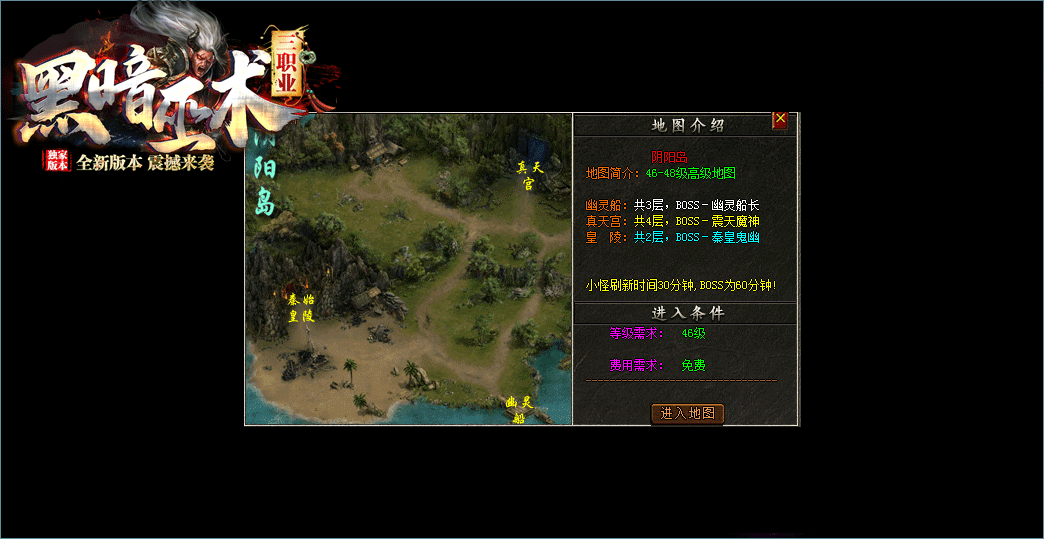Click the 进入地图 button
This screenshot has width=1044, height=539.
(x=687, y=413)
